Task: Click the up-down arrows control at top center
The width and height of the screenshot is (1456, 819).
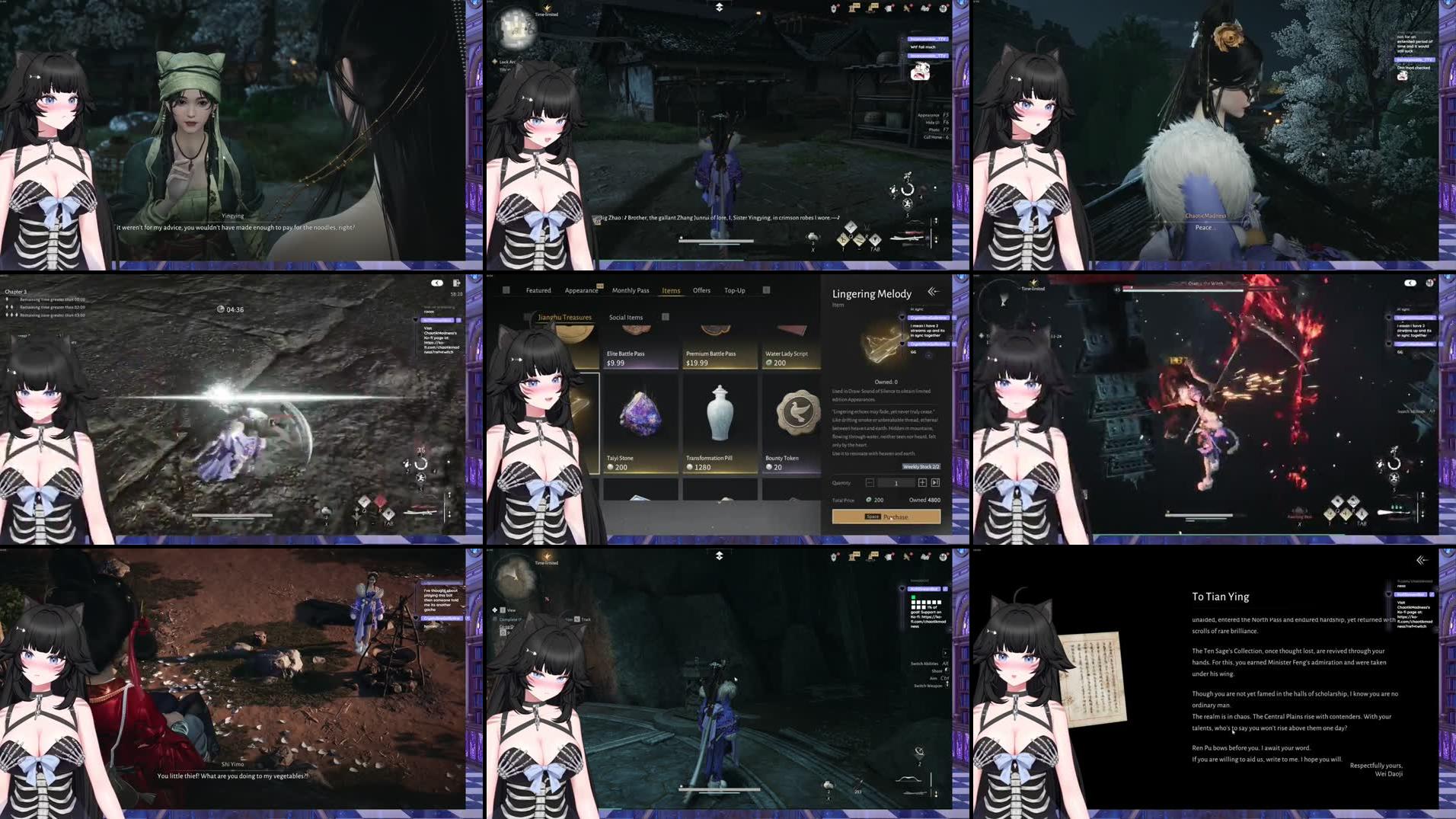Action: (719, 7)
